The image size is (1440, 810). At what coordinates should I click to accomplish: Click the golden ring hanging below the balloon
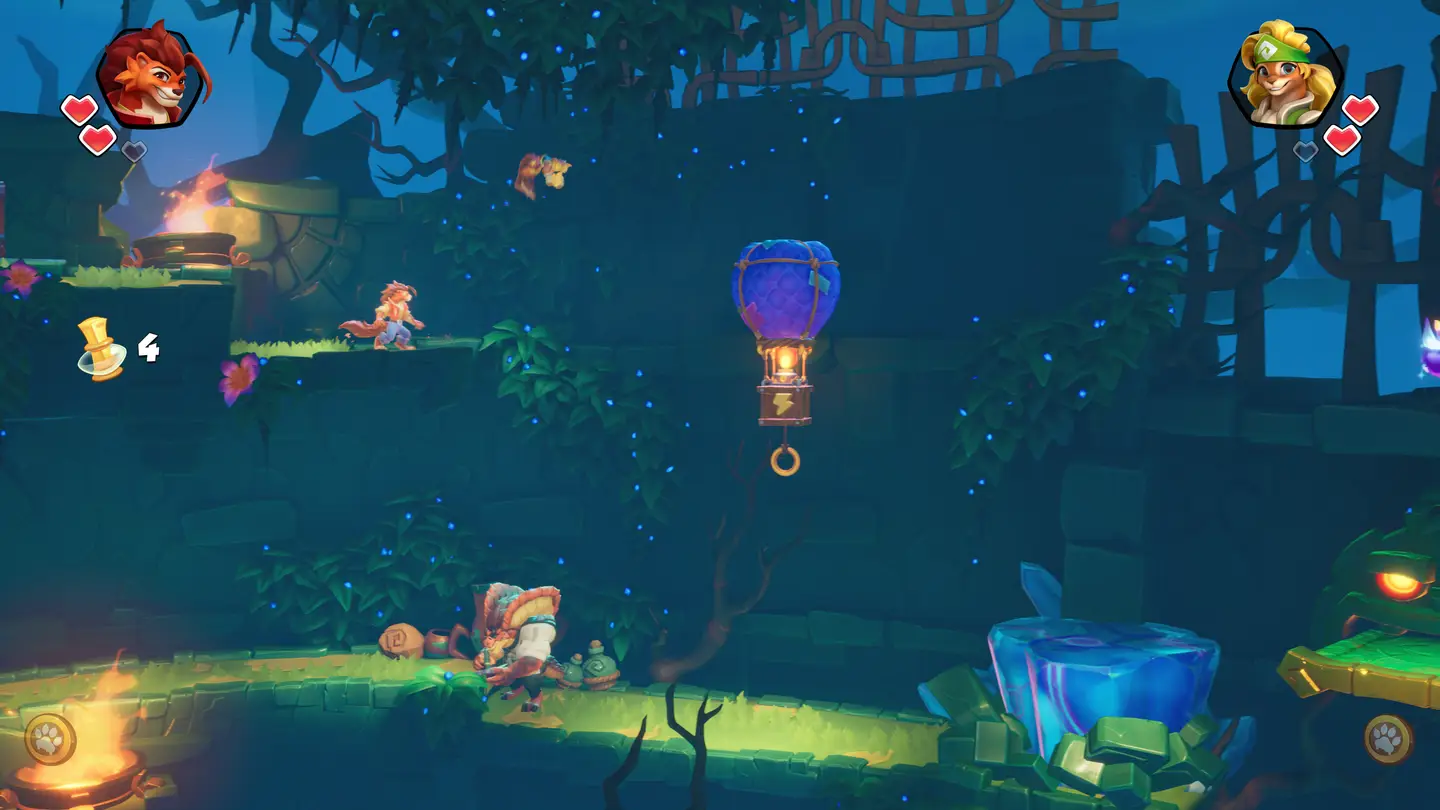pos(783,459)
